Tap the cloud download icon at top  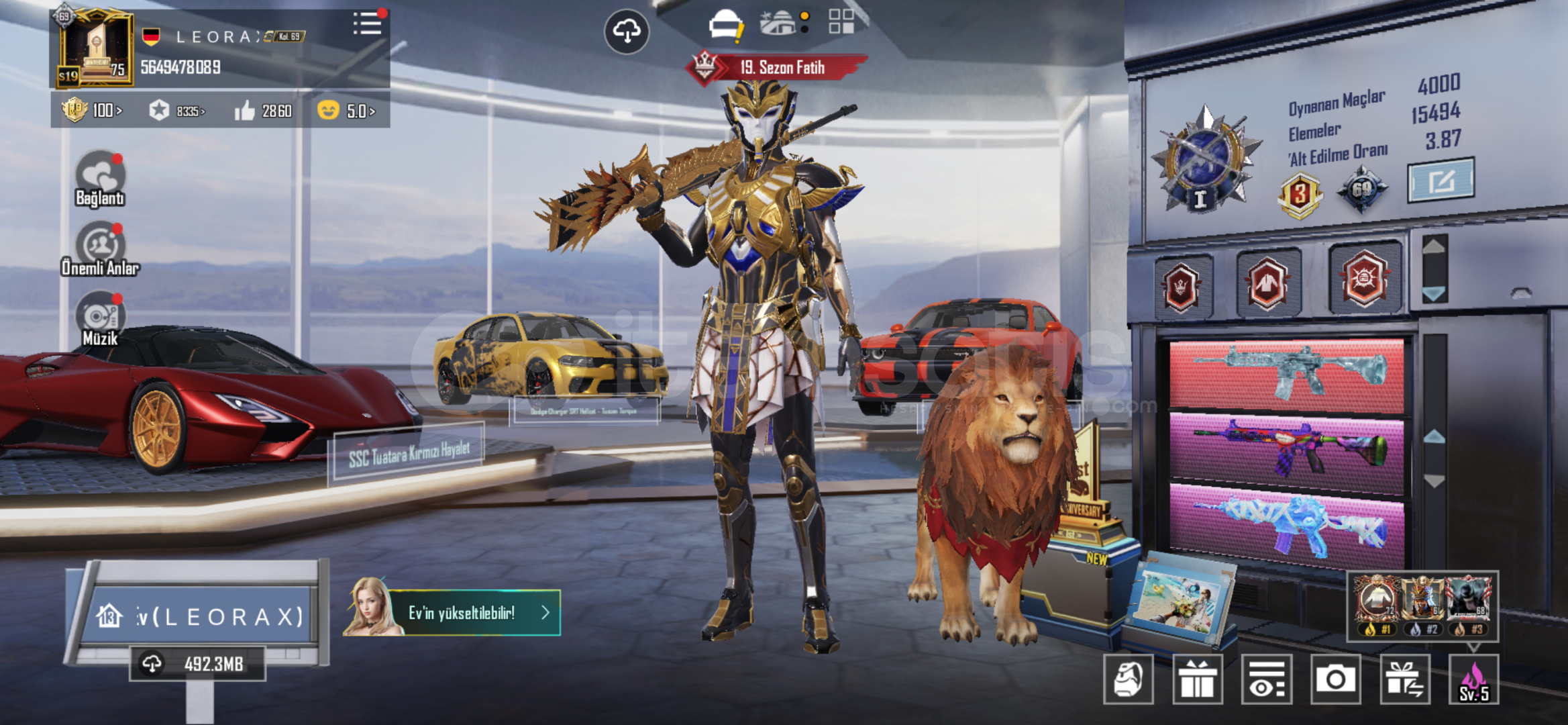[627, 31]
